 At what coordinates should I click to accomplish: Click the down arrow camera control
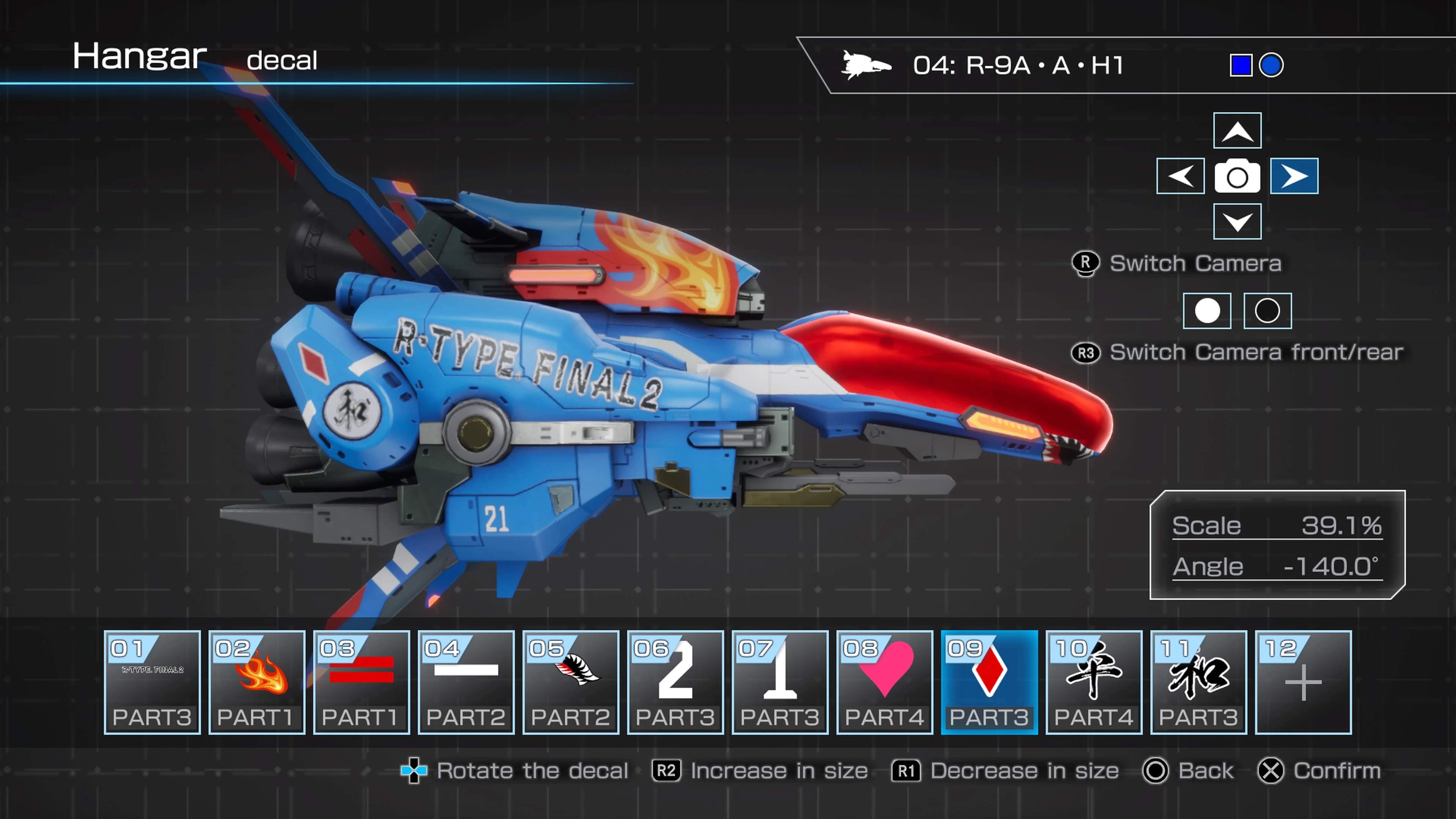click(x=1237, y=221)
